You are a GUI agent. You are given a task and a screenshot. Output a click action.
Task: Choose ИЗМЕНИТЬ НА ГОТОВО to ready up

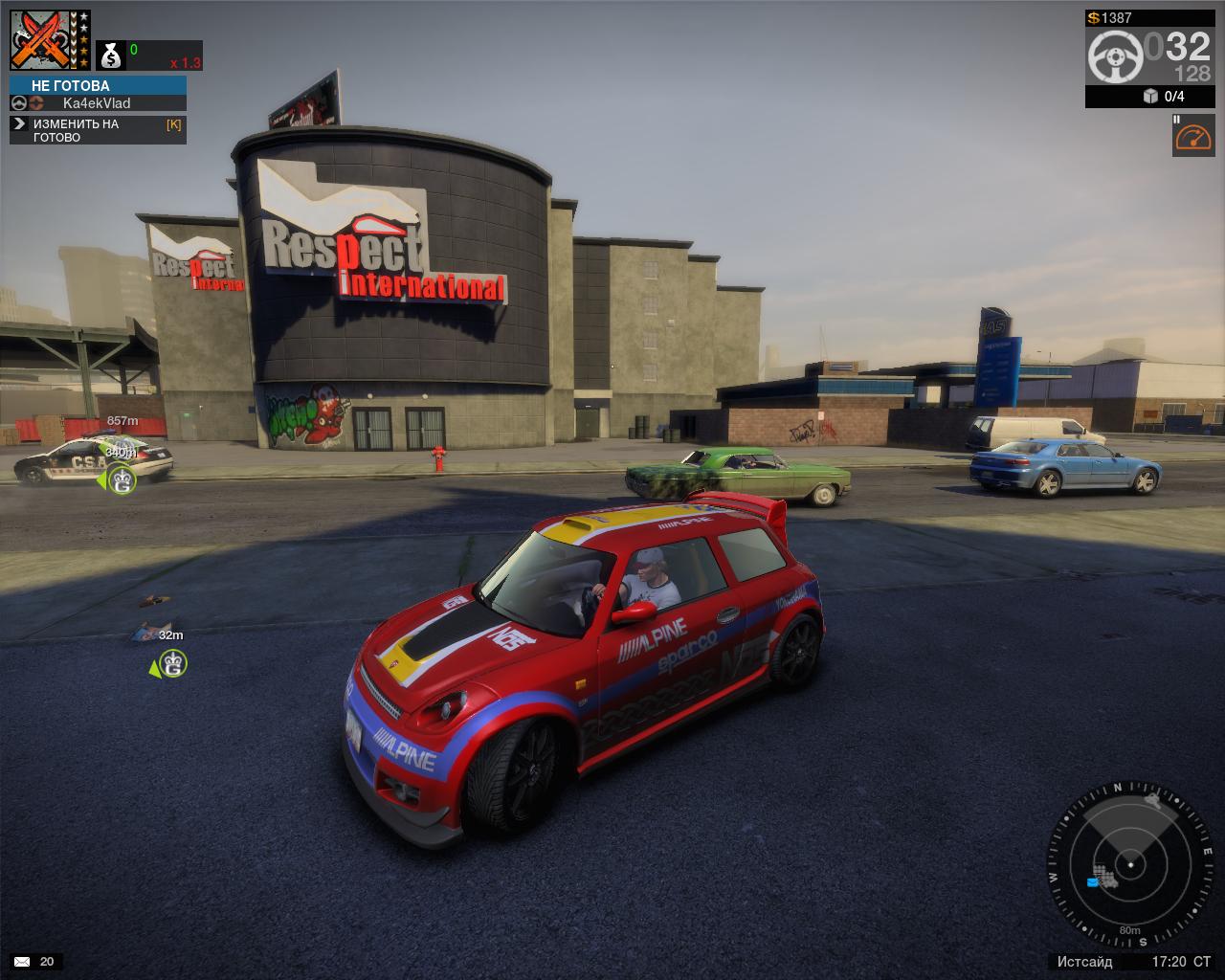98,130
